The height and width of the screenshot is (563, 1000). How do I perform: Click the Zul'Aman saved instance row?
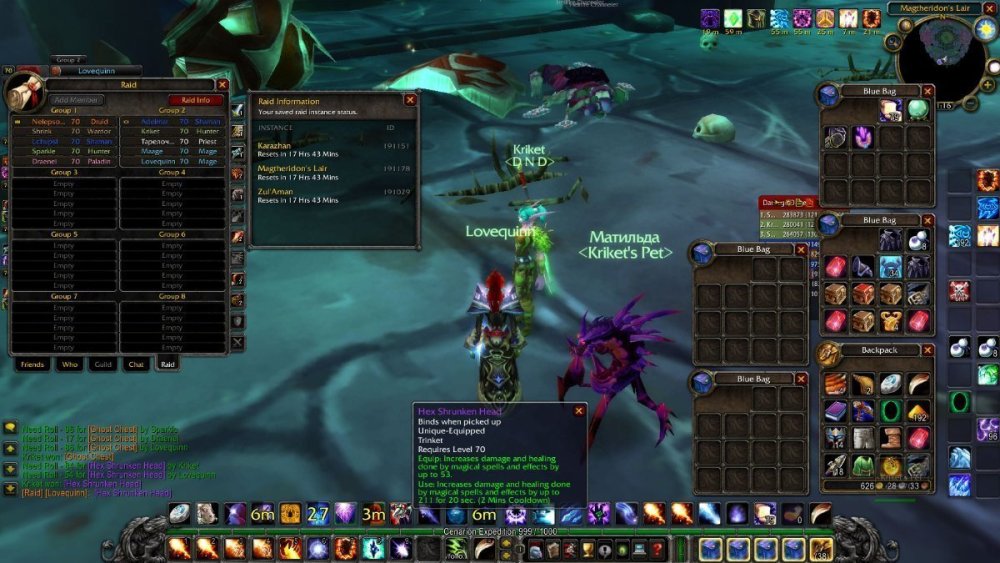coord(332,195)
